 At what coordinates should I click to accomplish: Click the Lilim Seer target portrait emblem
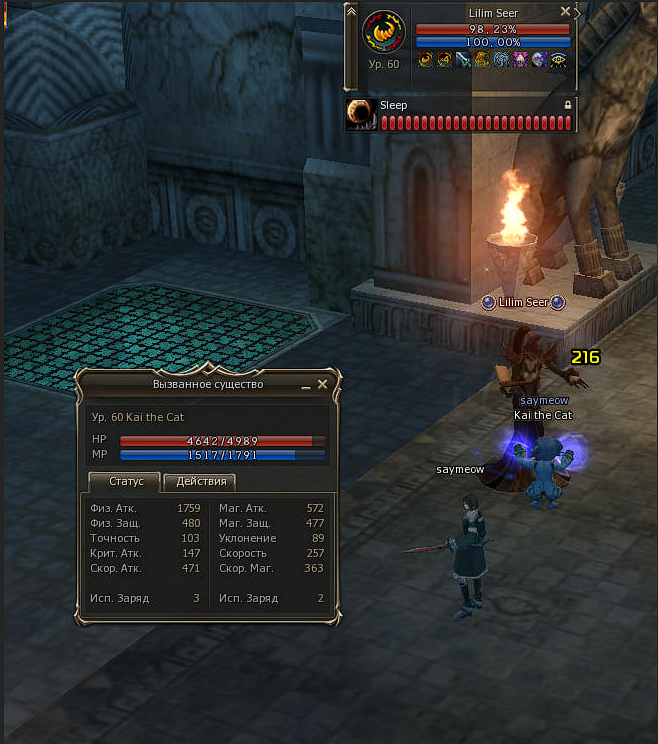click(x=384, y=33)
